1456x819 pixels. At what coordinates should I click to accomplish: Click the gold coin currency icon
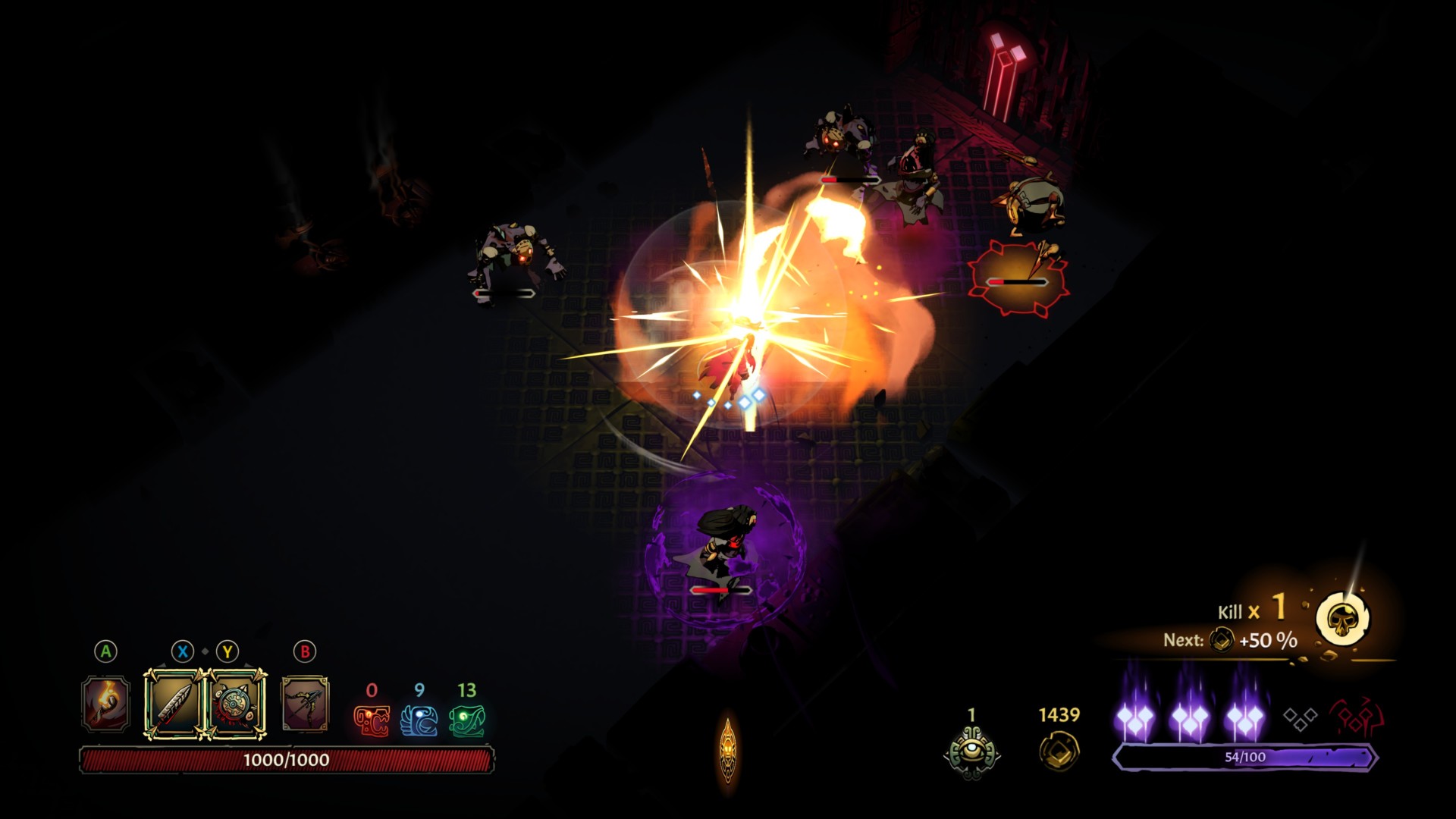coord(1059,751)
